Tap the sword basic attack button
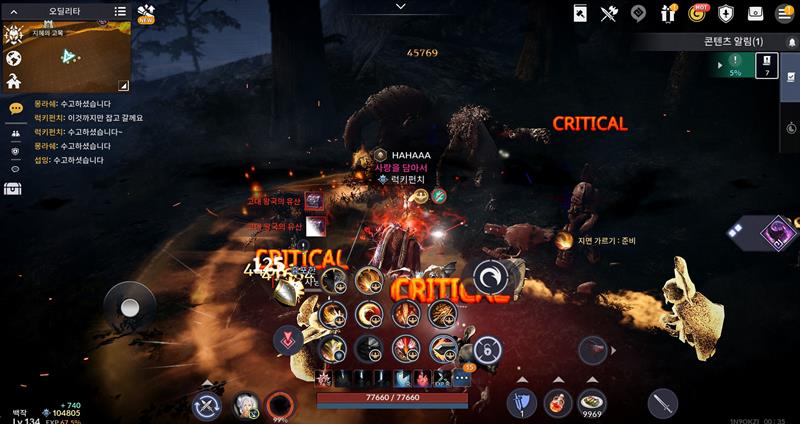The height and width of the screenshot is (424, 800). pos(662,402)
